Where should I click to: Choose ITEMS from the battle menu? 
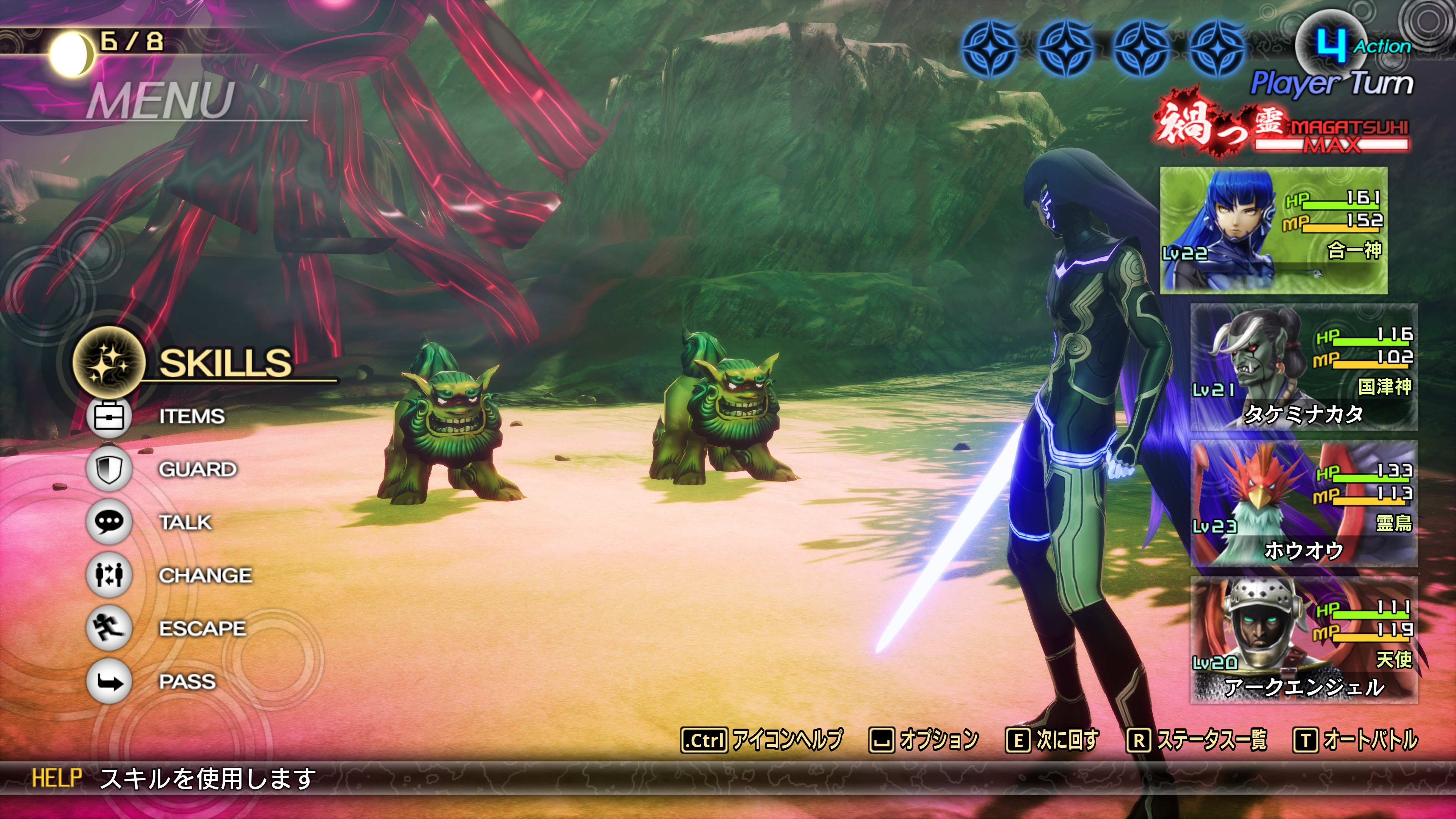(x=191, y=417)
